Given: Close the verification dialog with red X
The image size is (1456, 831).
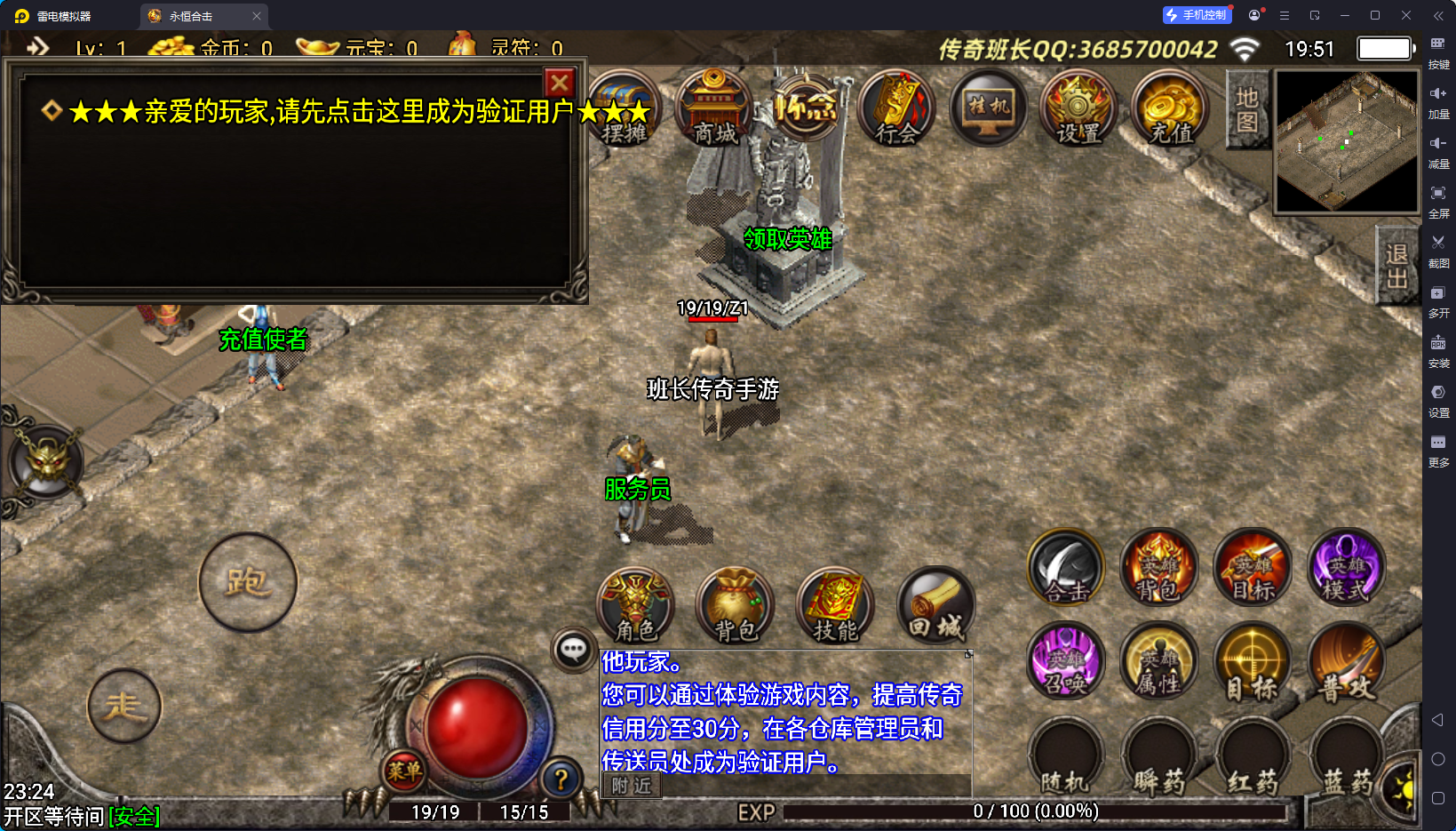Looking at the screenshot, I should 559,84.
